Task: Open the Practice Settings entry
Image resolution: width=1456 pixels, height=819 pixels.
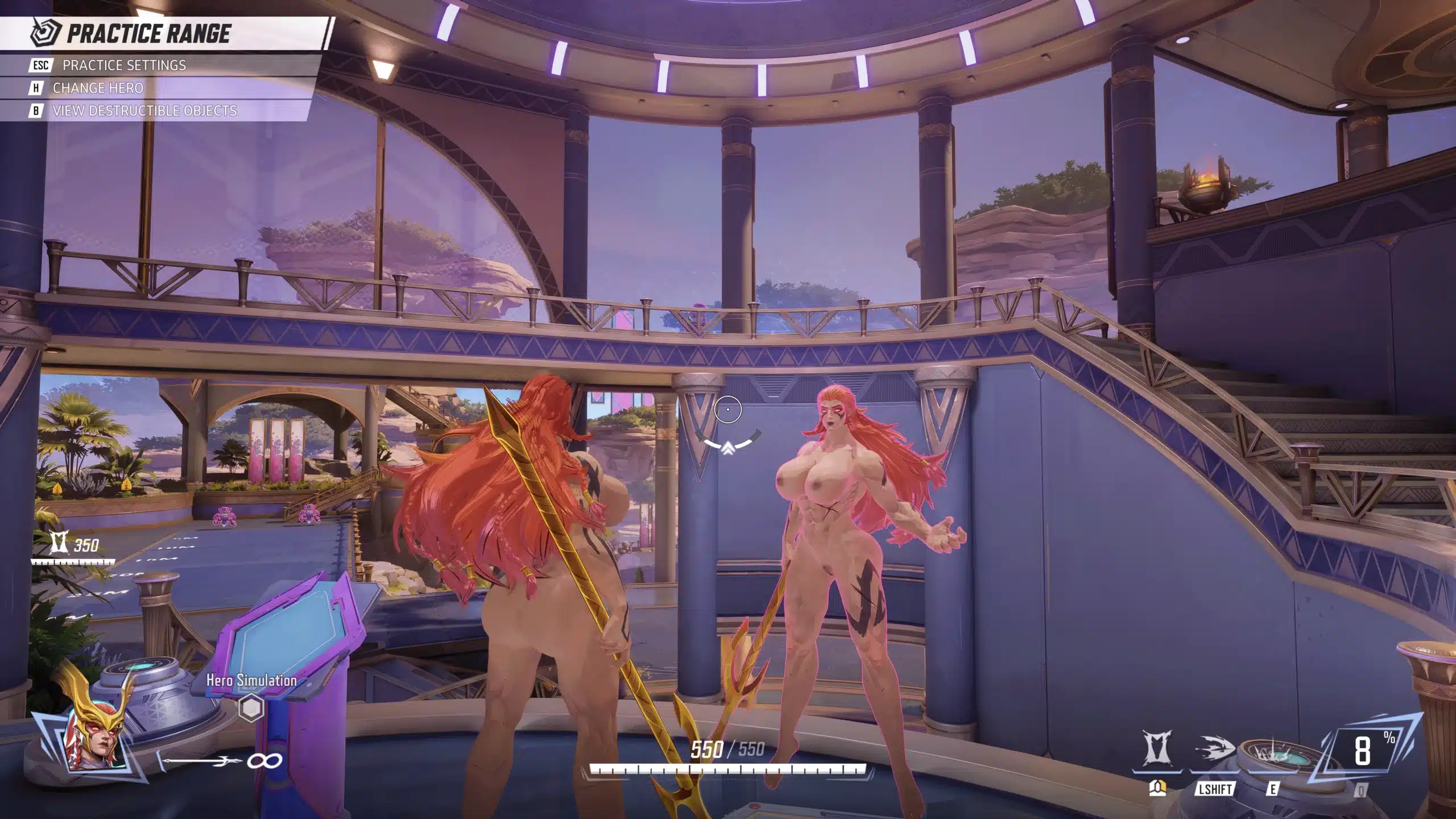Action: point(124,65)
